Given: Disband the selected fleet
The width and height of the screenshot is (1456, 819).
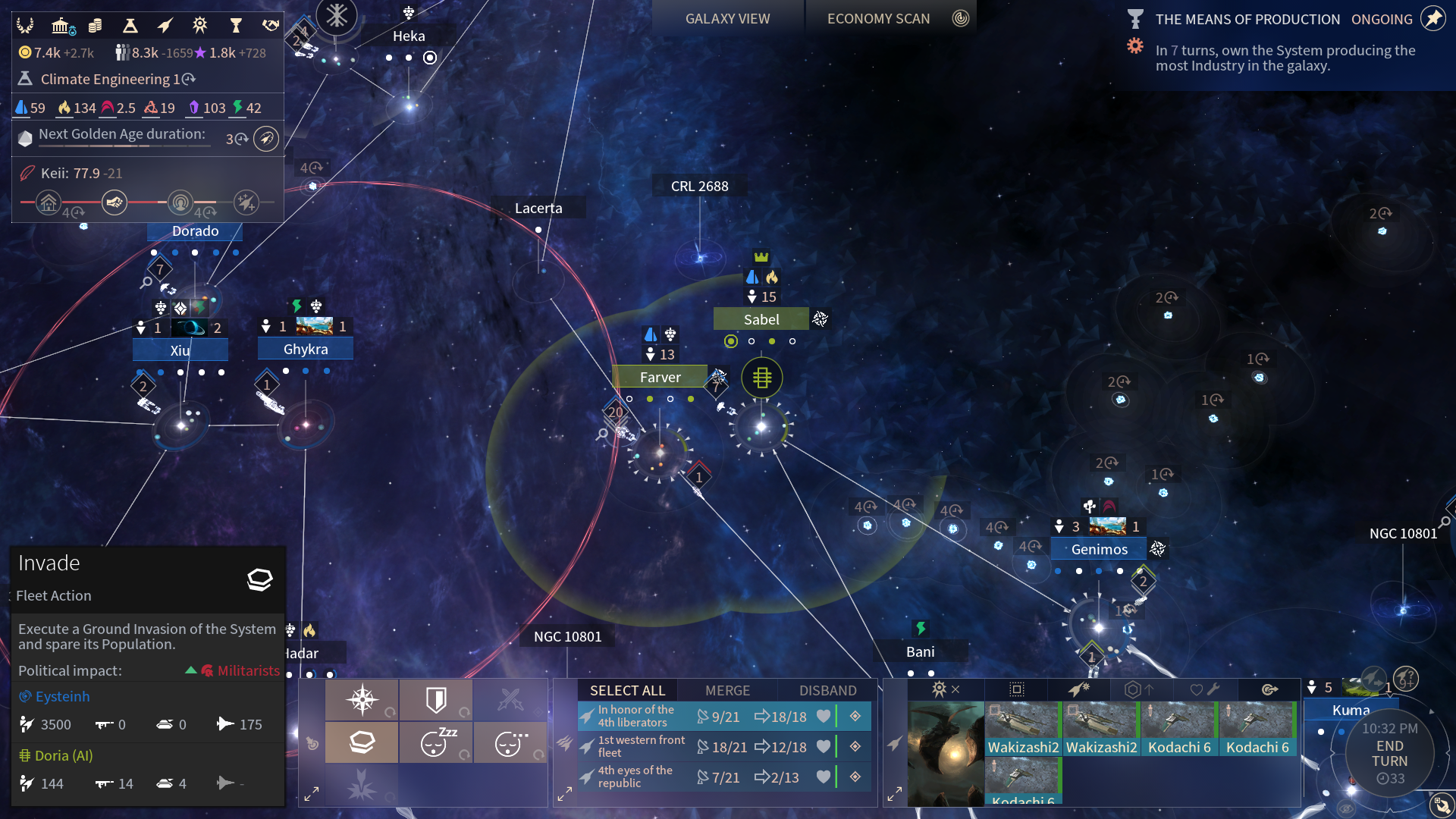Looking at the screenshot, I should (827, 690).
